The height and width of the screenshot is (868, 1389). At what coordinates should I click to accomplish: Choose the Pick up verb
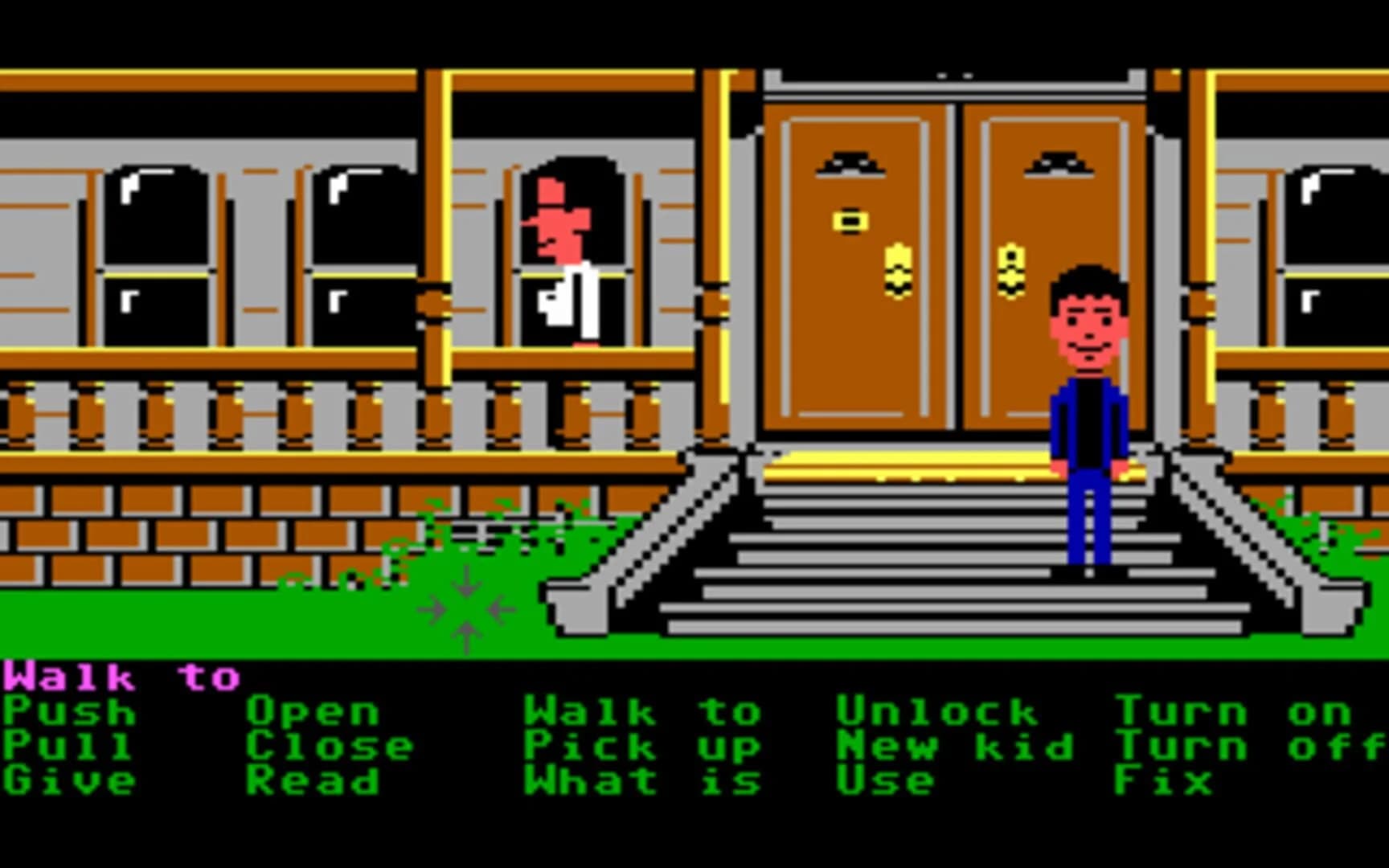639,746
